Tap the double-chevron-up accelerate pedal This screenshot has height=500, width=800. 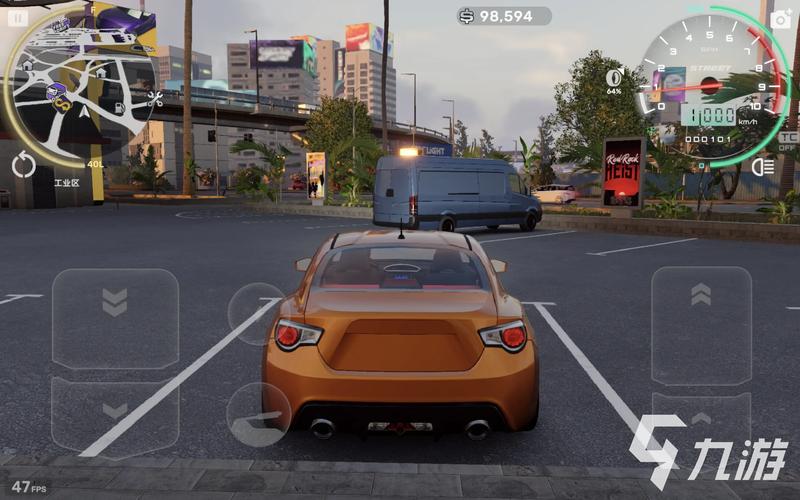(701, 310)
